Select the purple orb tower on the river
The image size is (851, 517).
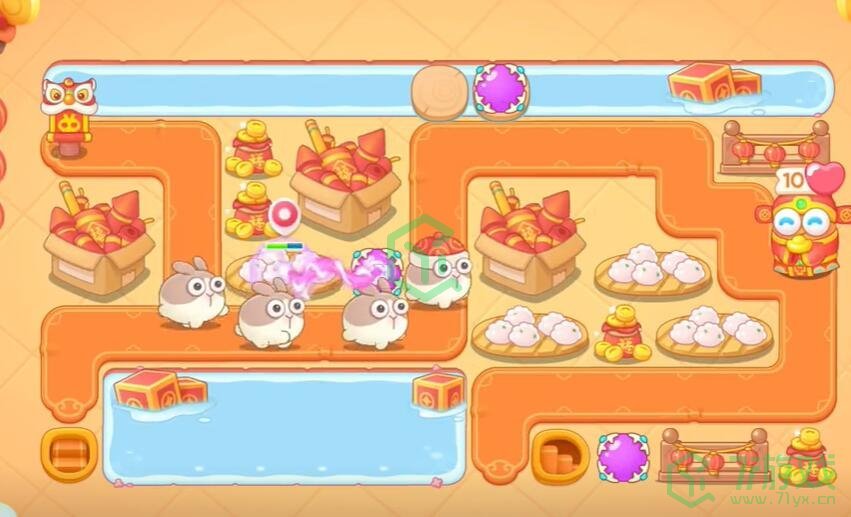(500, 88)
